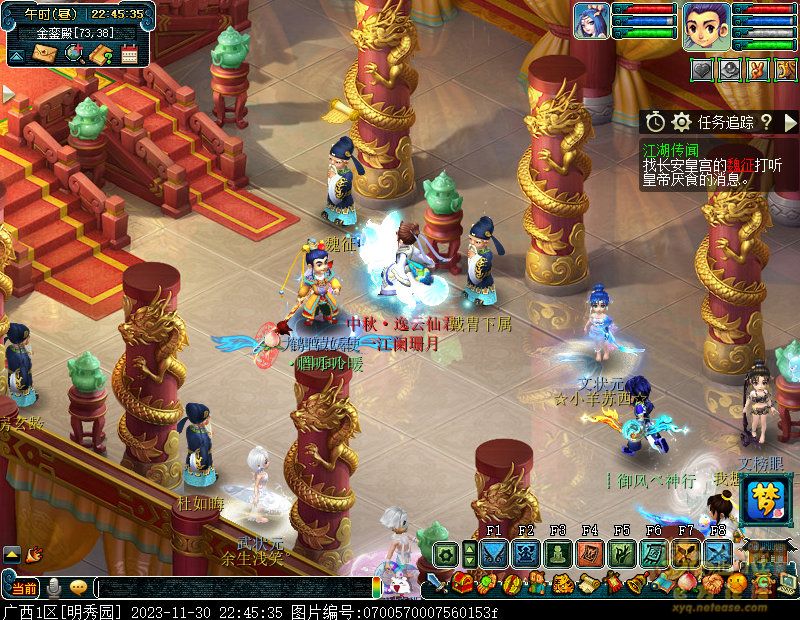This screenshot has height=620, width=800.
Task: Open quest tracker settings gear
Action: coord(681,122)
